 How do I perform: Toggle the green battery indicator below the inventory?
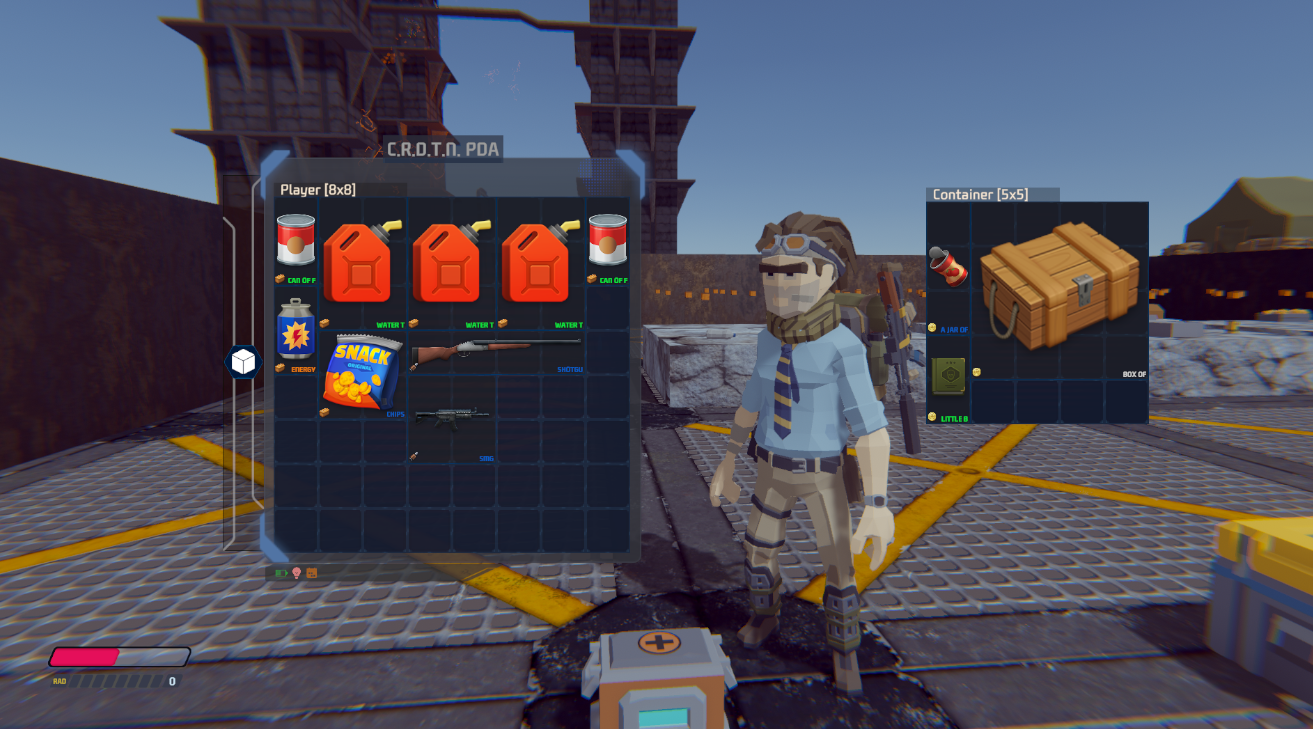point(282,572)
